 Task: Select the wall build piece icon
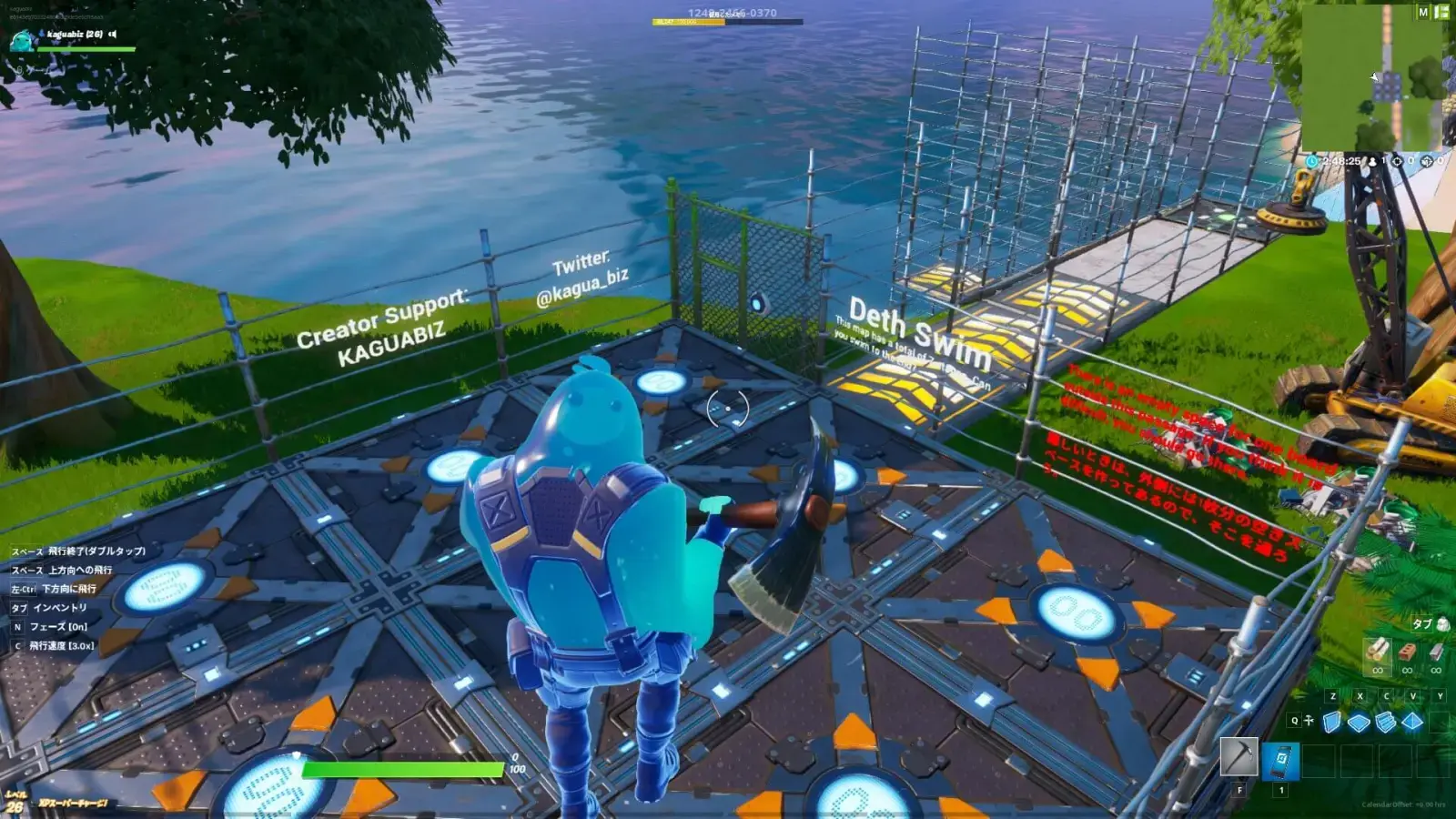tap(1330, 721)
